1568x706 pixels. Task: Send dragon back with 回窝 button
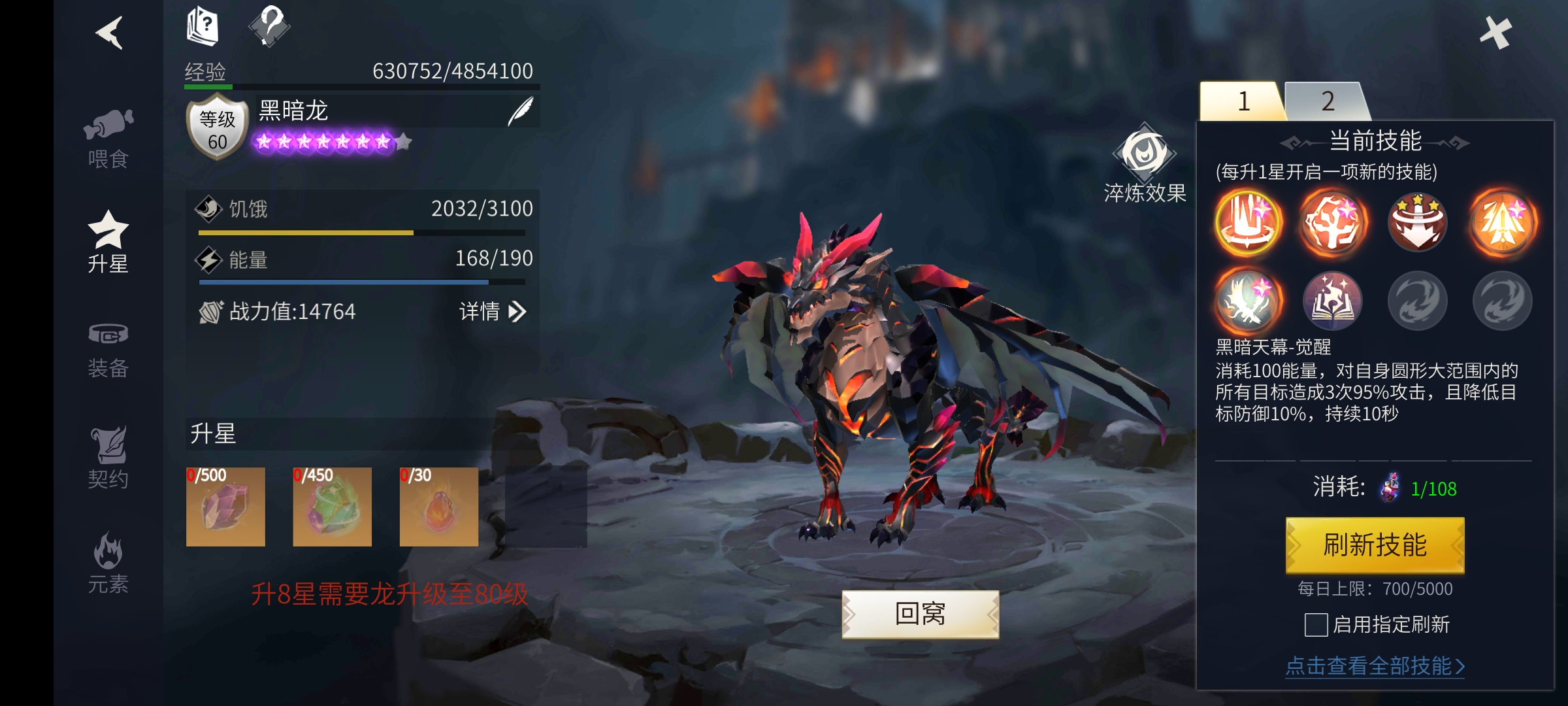tap(920, 614)
